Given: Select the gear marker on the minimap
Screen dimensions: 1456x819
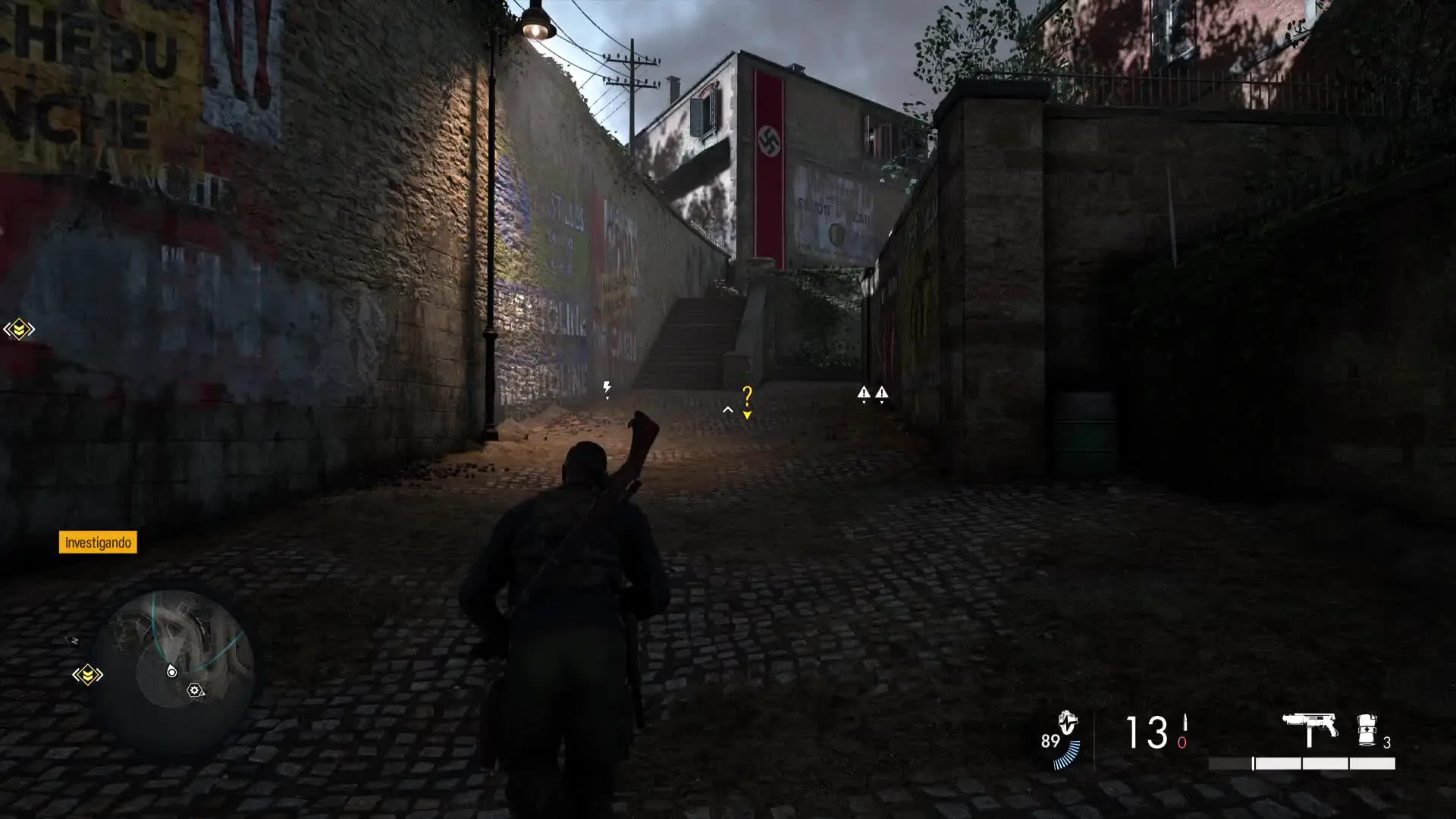Looking at the screenshot, I should pyautogui.click(x=194, y=691).
